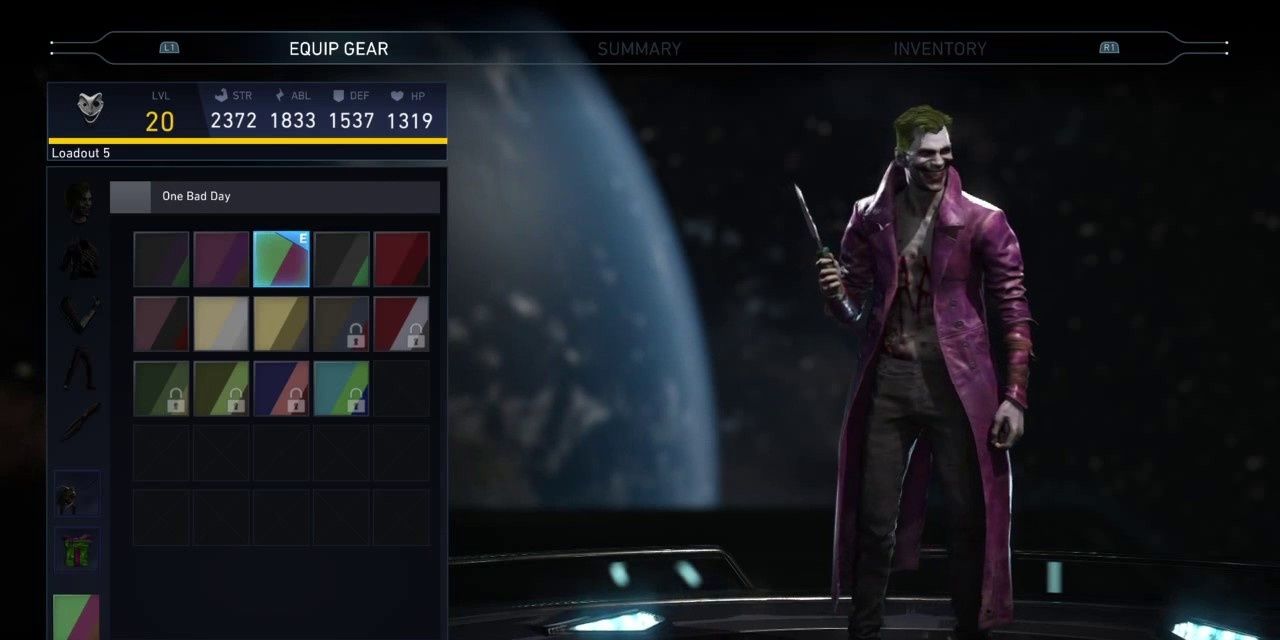The image size is (1280, 640).
Task: Open the current shader swatch slot
Action: click(76, 616)
